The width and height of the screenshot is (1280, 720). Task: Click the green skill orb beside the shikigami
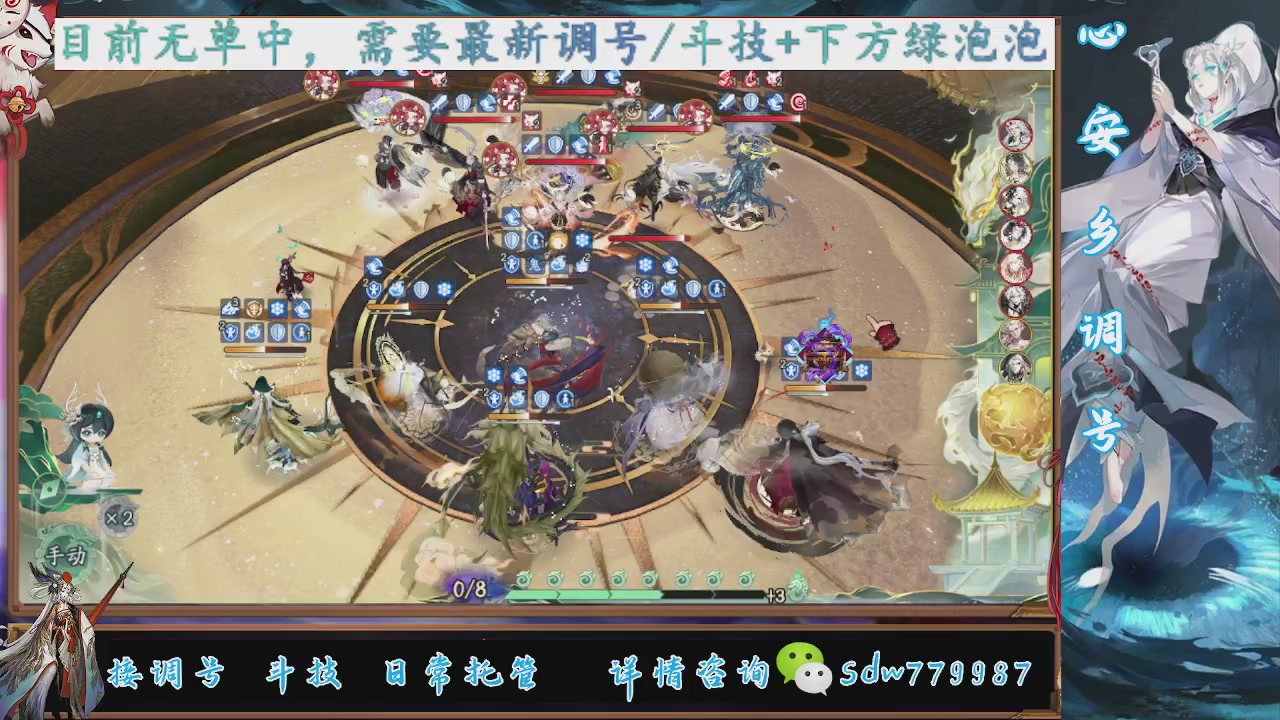pos(47,488)
